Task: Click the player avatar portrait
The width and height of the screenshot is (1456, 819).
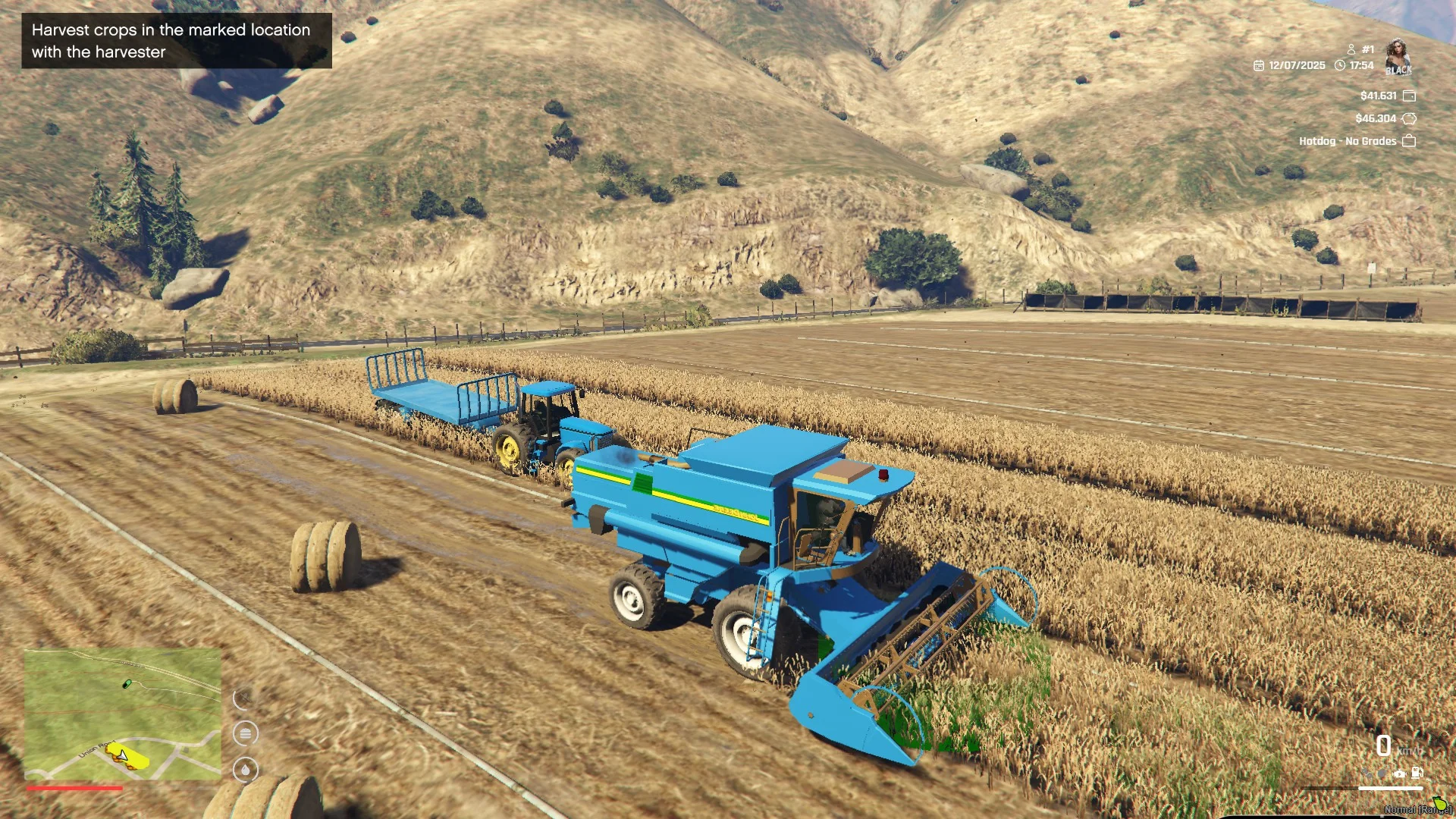Action: [x=1398, y=58]
